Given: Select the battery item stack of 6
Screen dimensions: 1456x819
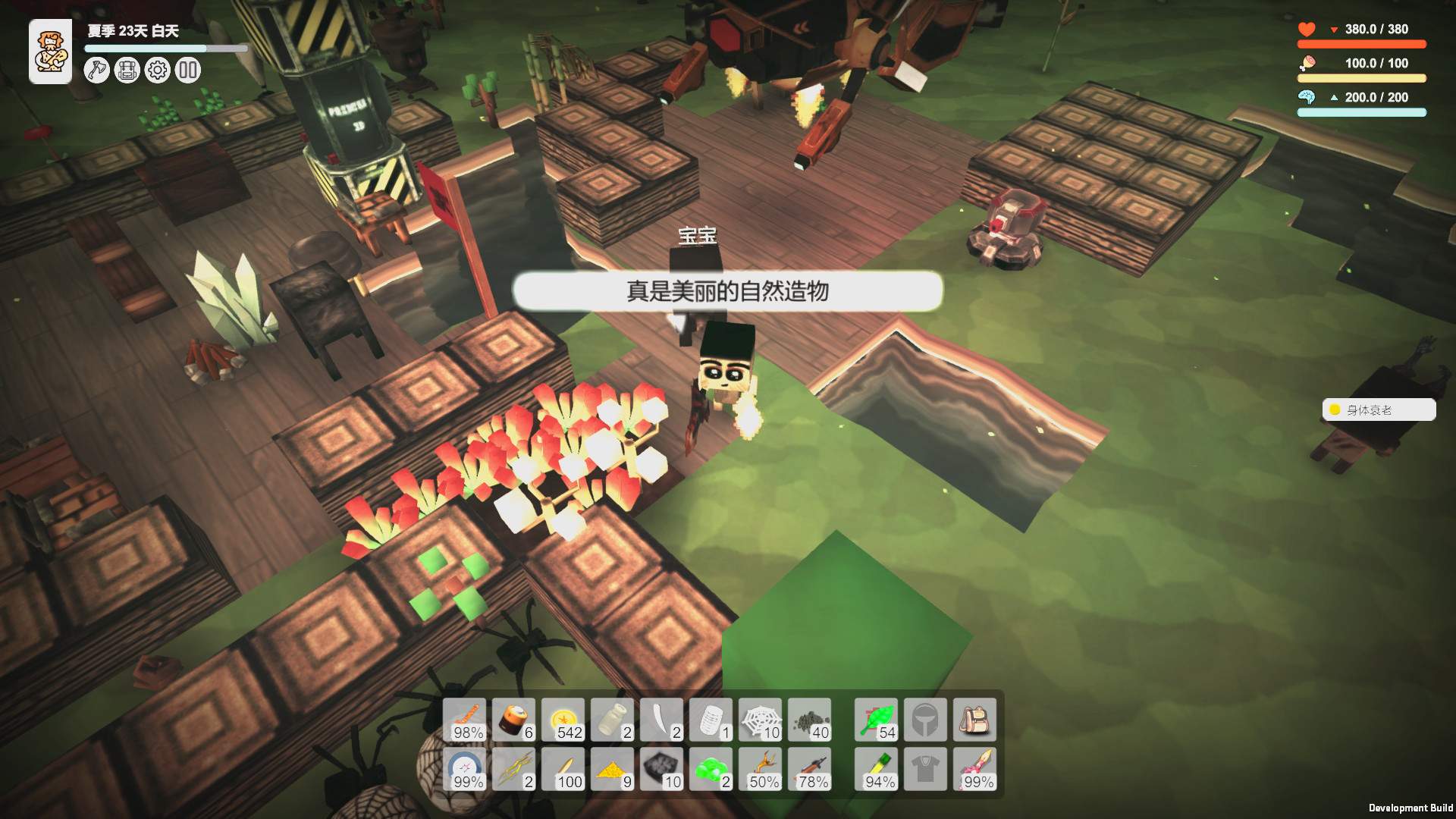Looking at the screenshot, I should point(514,719).
